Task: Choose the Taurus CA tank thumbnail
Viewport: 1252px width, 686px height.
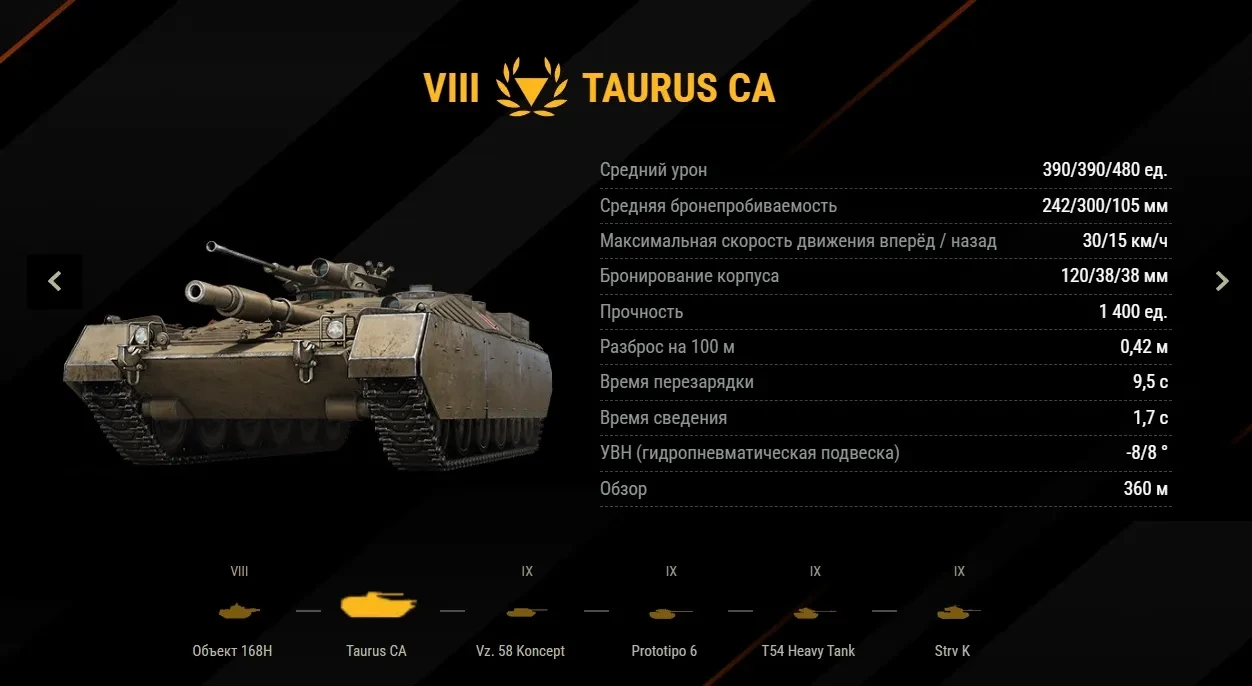Action: coord(377,608)
